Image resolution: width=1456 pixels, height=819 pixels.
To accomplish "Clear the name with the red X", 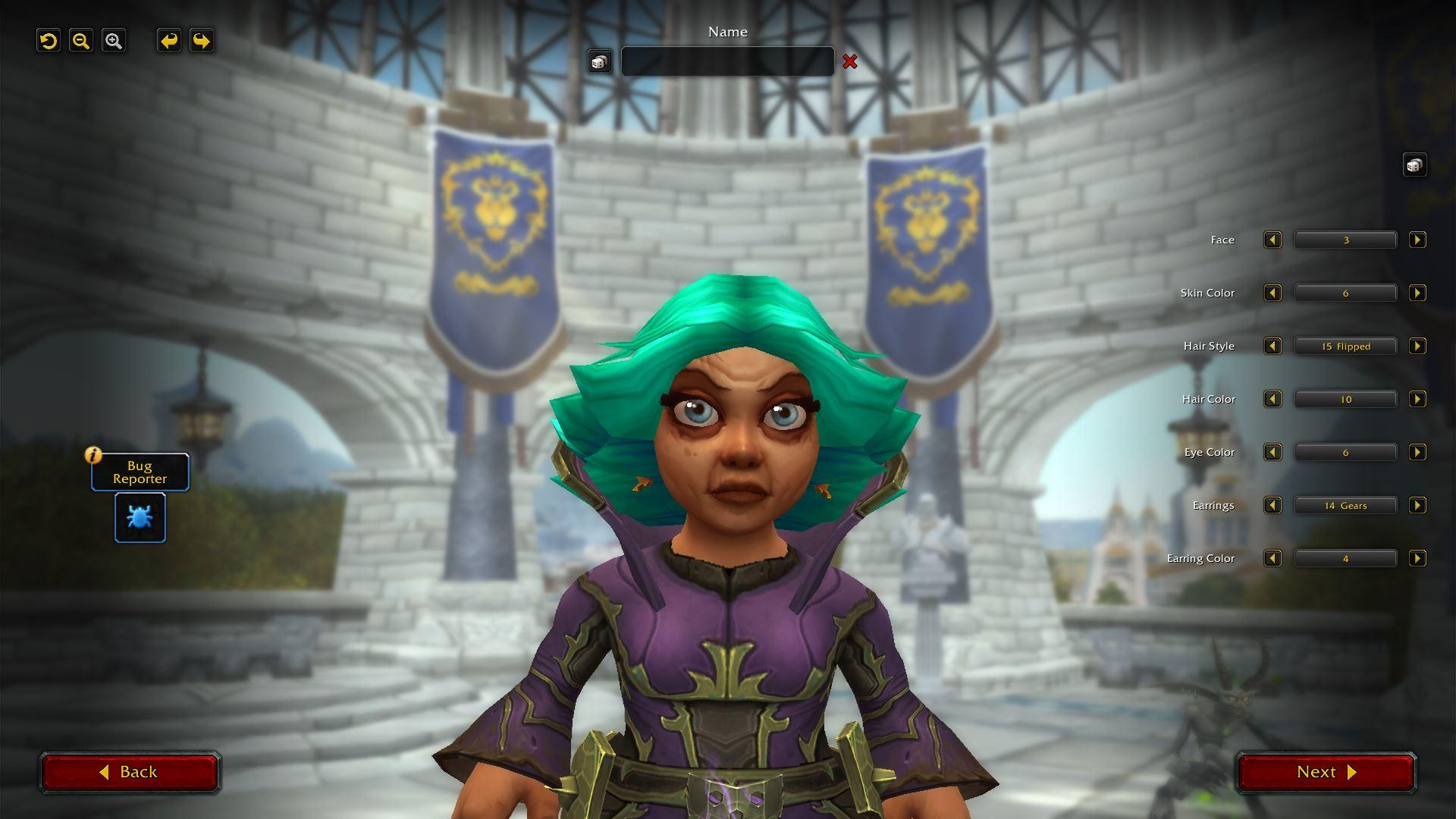I will click(851, 63).
